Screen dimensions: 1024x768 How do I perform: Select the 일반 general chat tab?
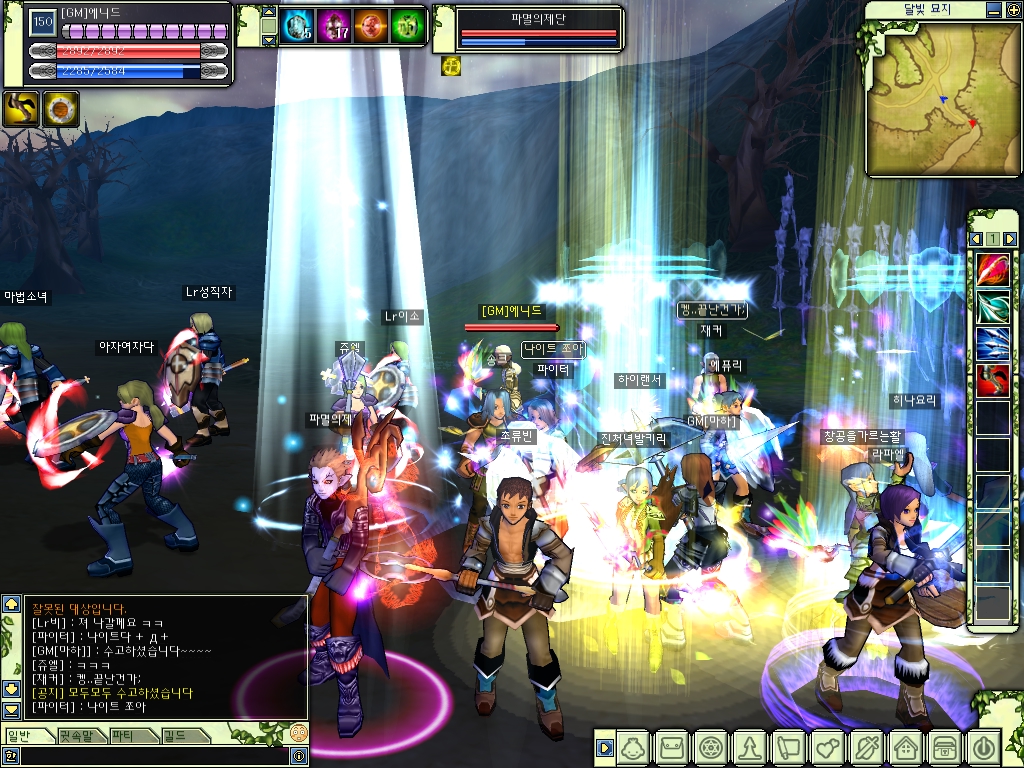22,736
